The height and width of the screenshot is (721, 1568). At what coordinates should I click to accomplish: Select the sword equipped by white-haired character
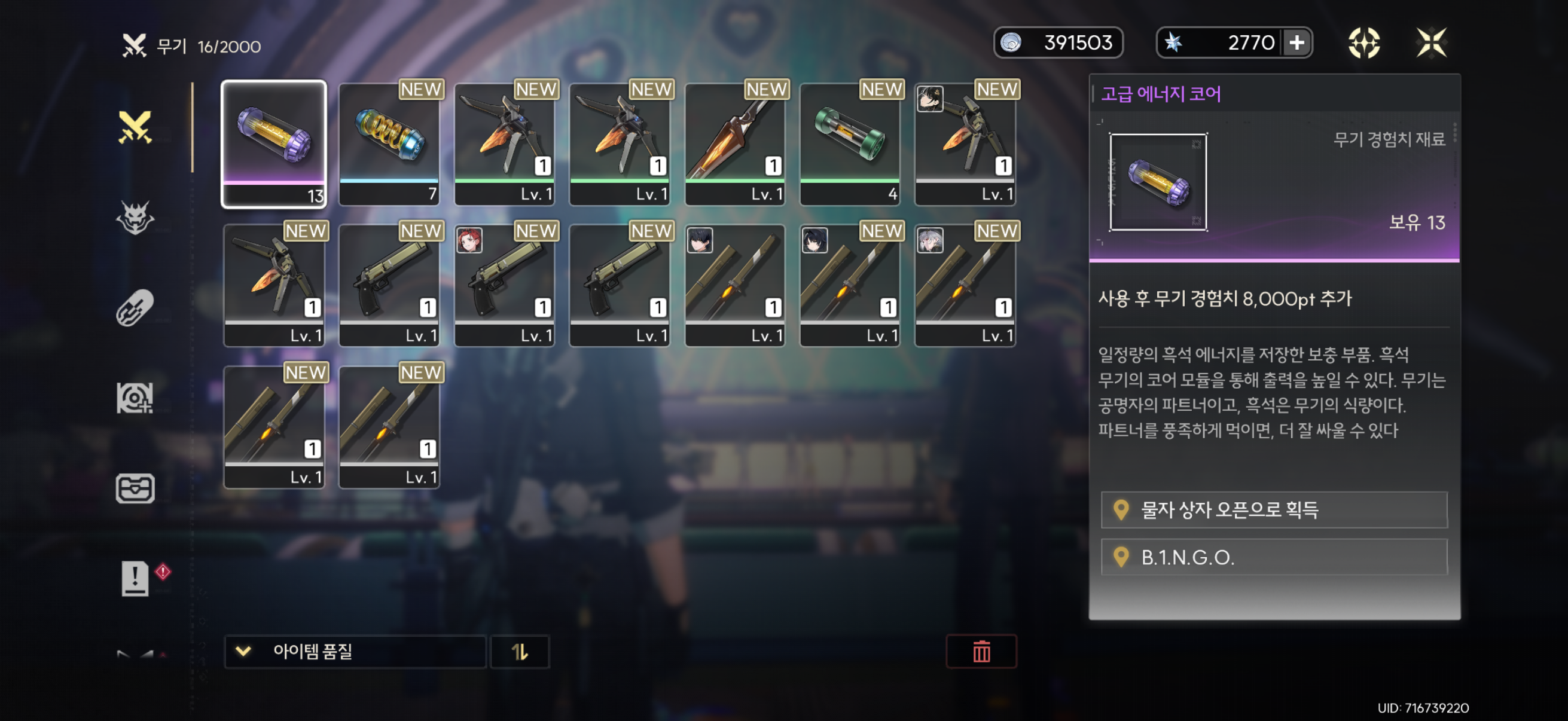965,285
